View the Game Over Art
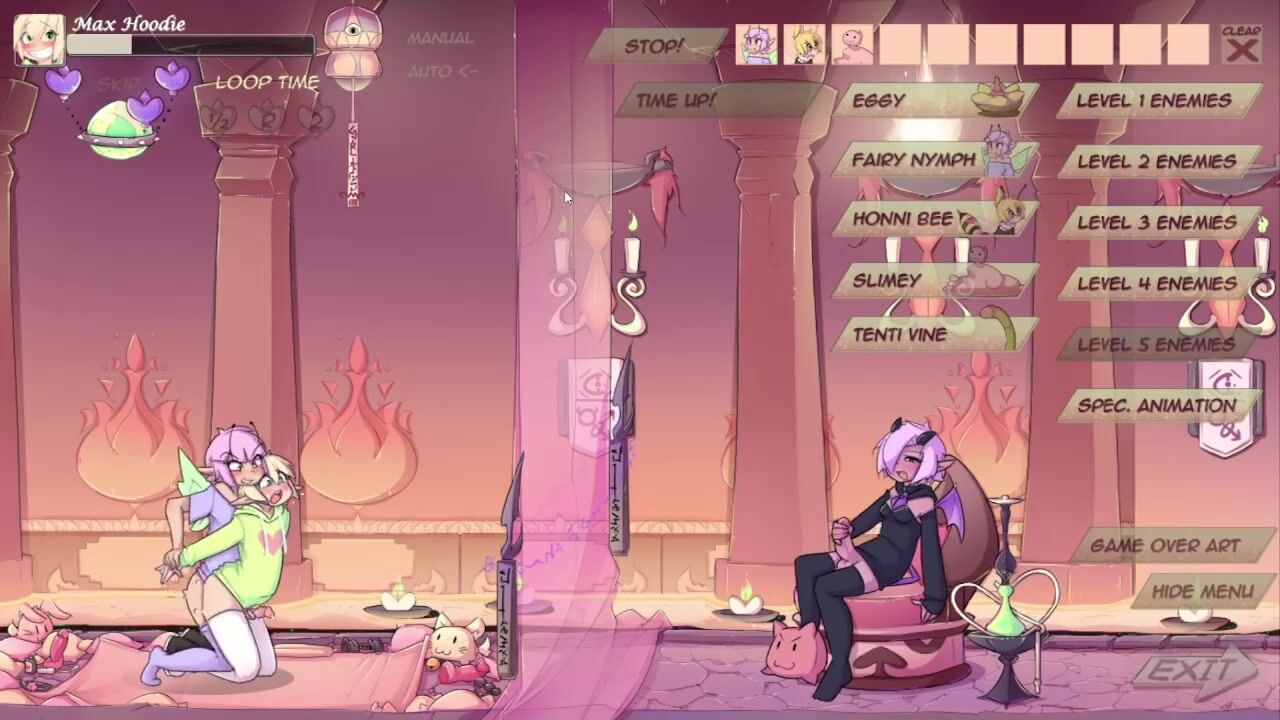The image size is (1280, 720). coord(1165,546)
